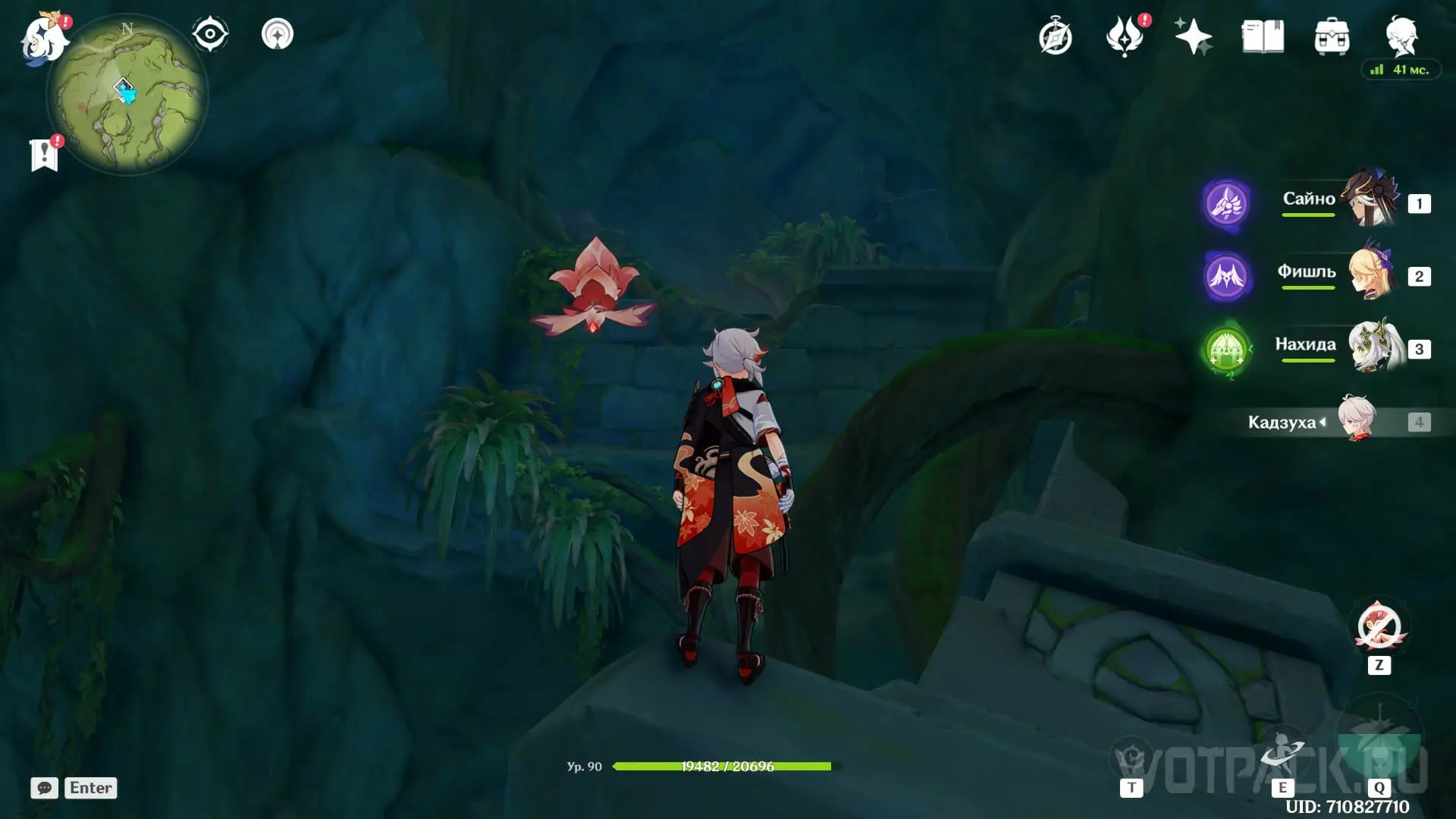Open the inventory backpack
The width and height of the screenshot is (1456, 819).
[x=1332, y=37]
